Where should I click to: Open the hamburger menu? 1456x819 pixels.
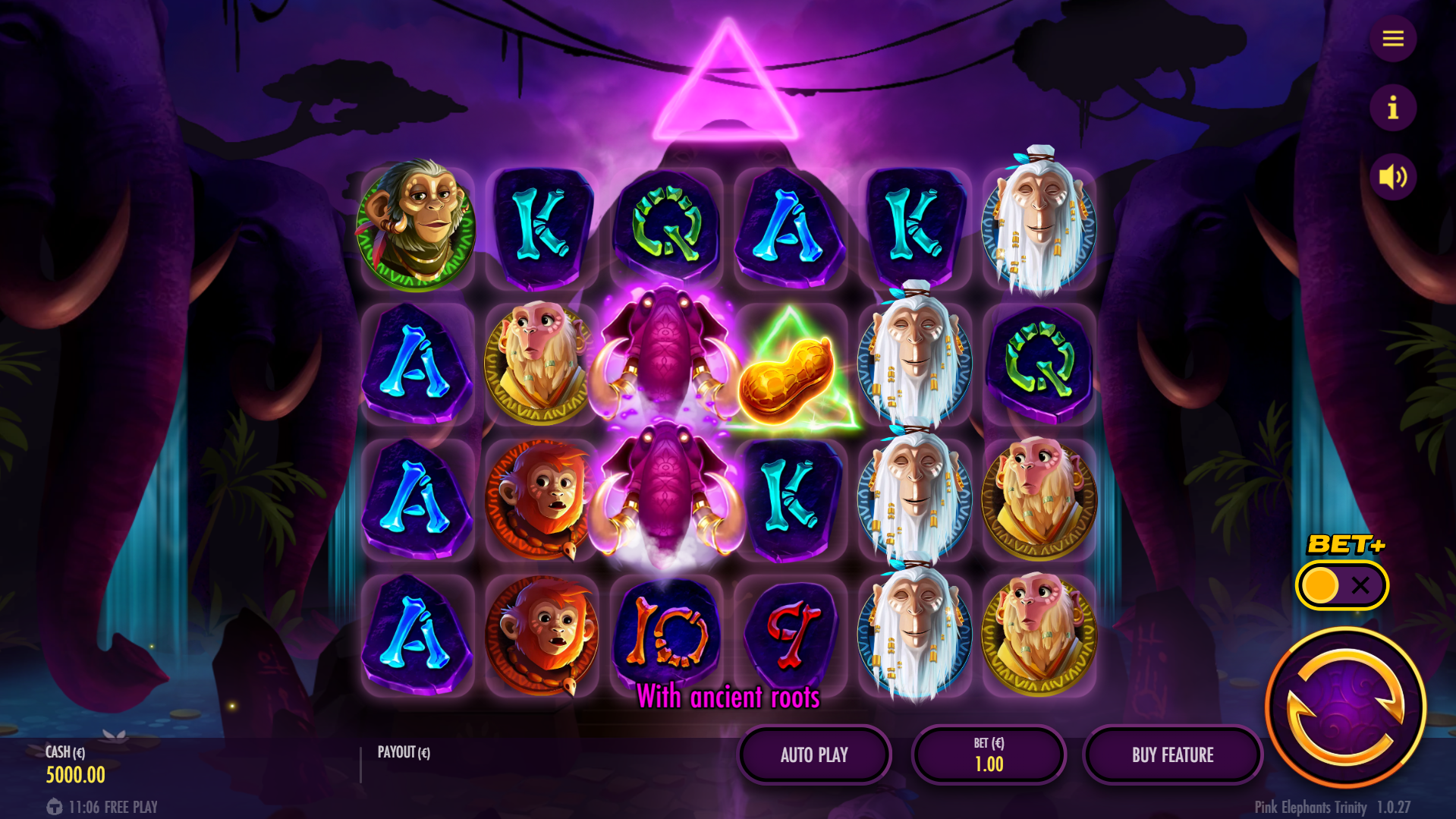(x=1392, y=39)
